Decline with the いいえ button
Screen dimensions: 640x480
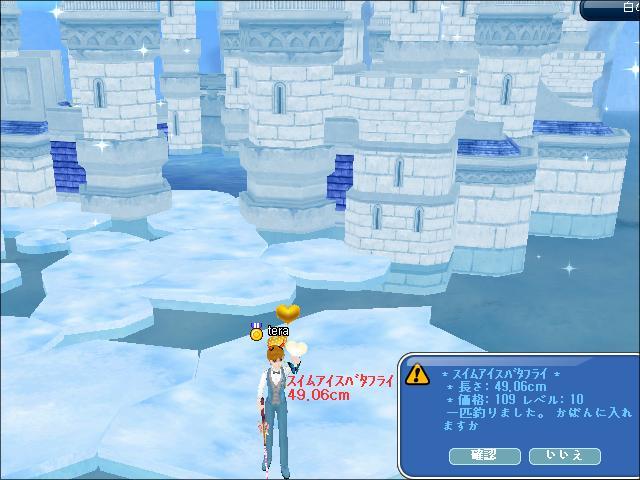point(564,455)
